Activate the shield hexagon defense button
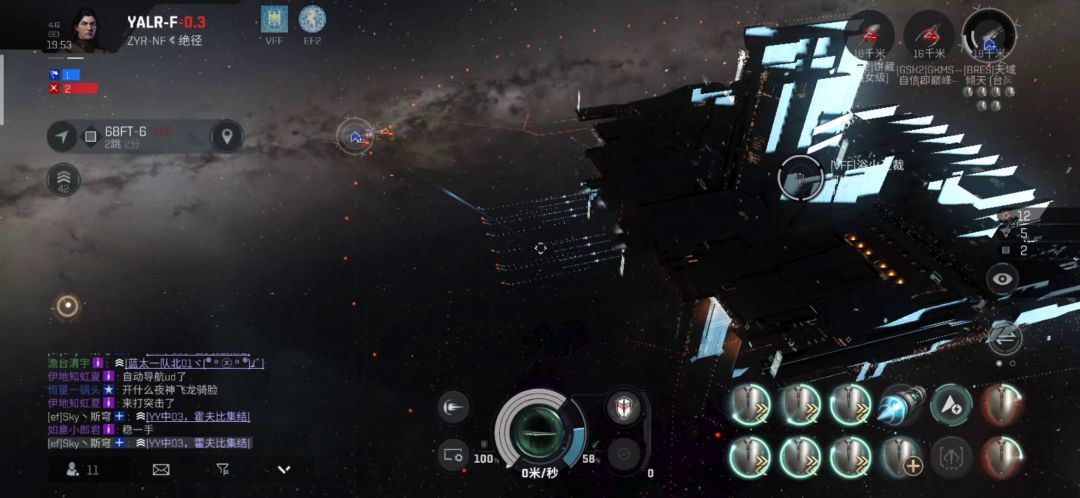This screenshot has width=1080, height=498. [624, 408]
